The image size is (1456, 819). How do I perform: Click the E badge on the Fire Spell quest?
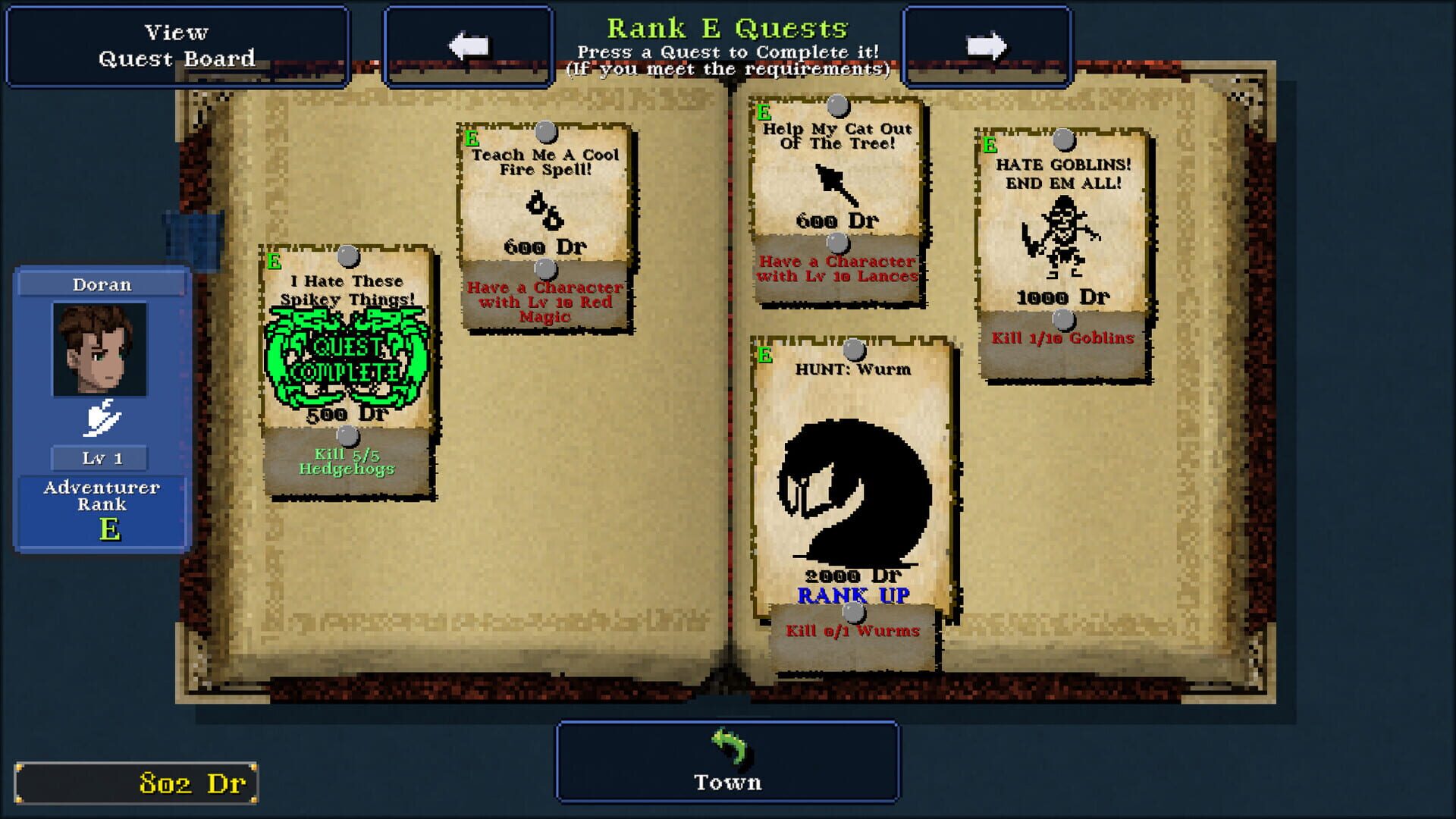[471, 139]
